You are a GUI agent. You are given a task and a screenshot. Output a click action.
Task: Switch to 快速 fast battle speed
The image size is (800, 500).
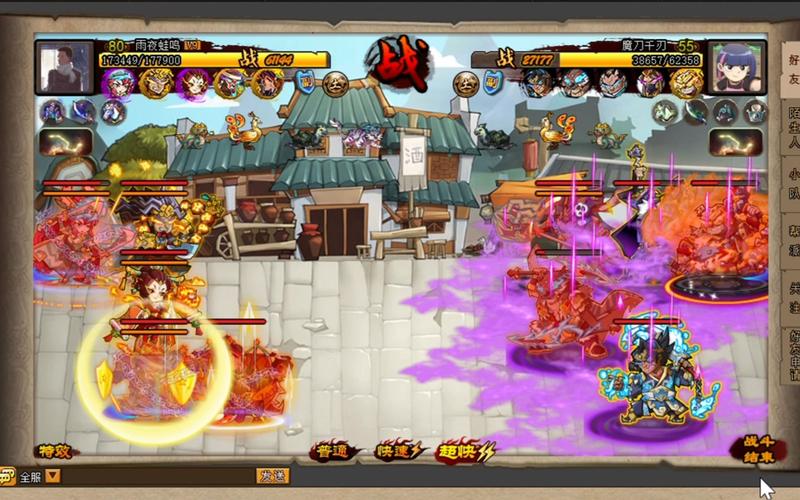pyautogui.click(x=400, y=452)
